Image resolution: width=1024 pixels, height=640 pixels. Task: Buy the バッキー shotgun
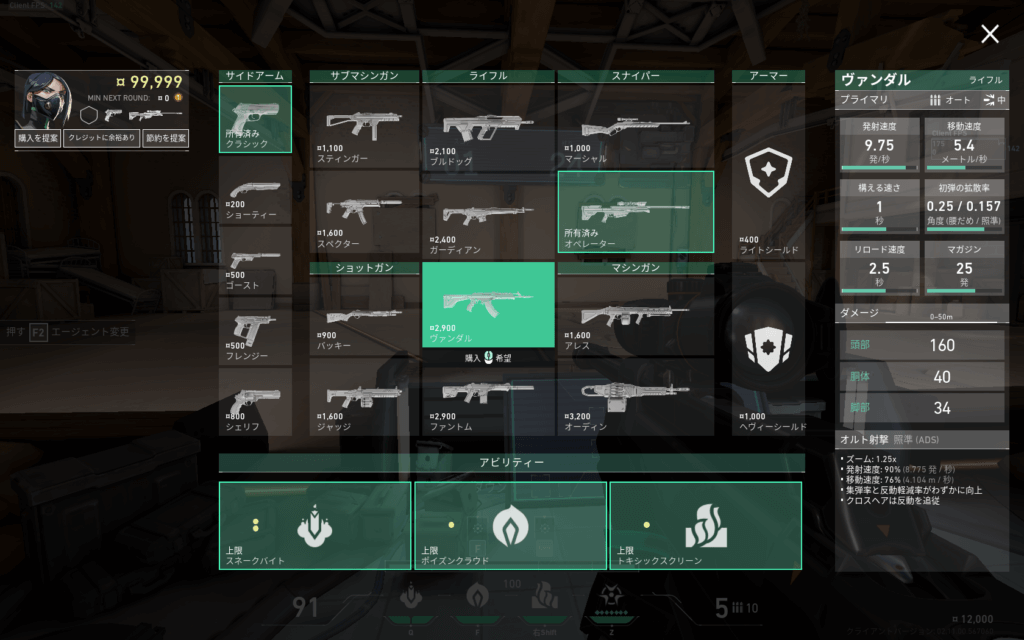point(363,318)
